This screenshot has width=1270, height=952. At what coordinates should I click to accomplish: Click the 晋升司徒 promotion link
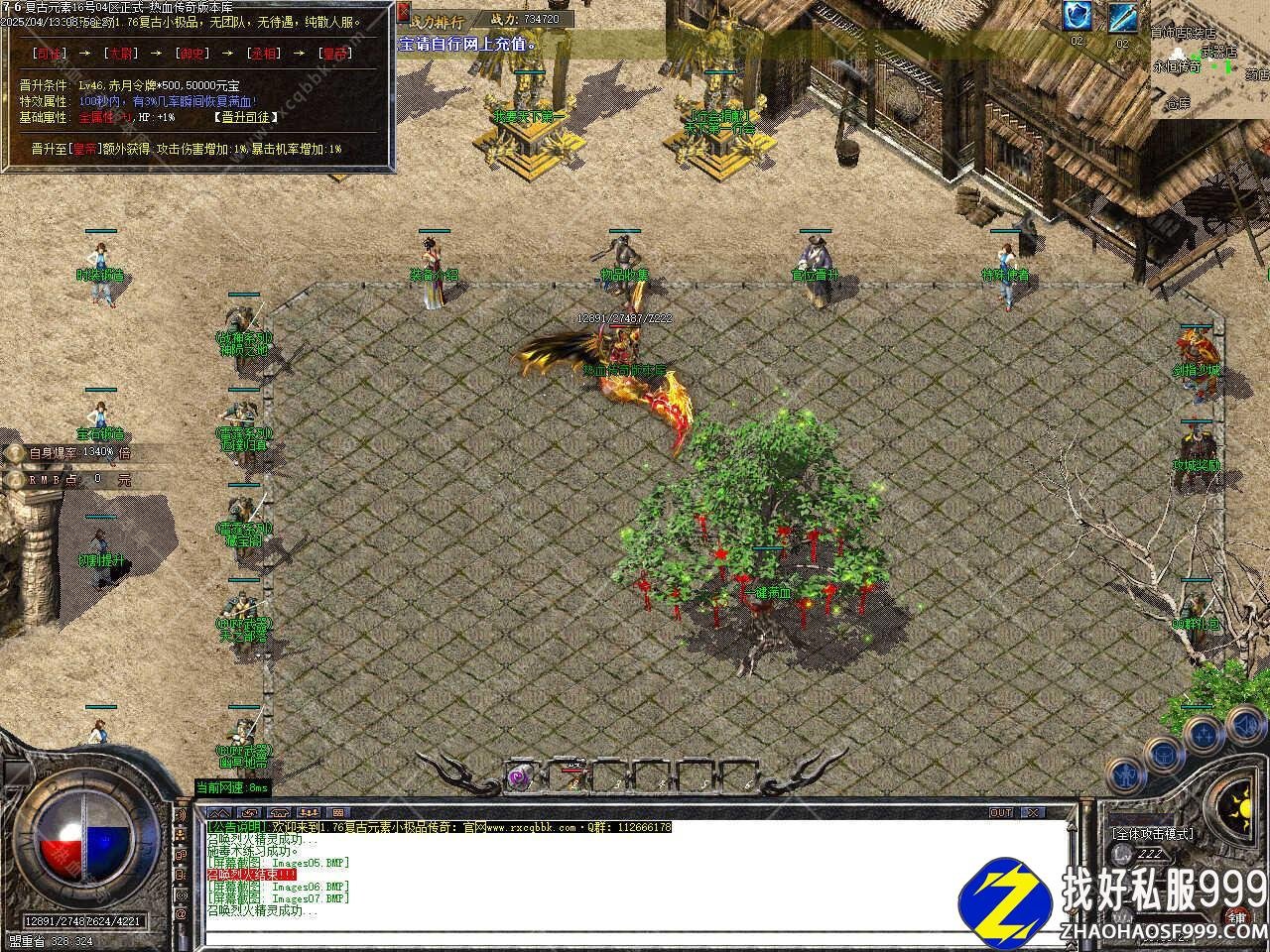(245, 117)
